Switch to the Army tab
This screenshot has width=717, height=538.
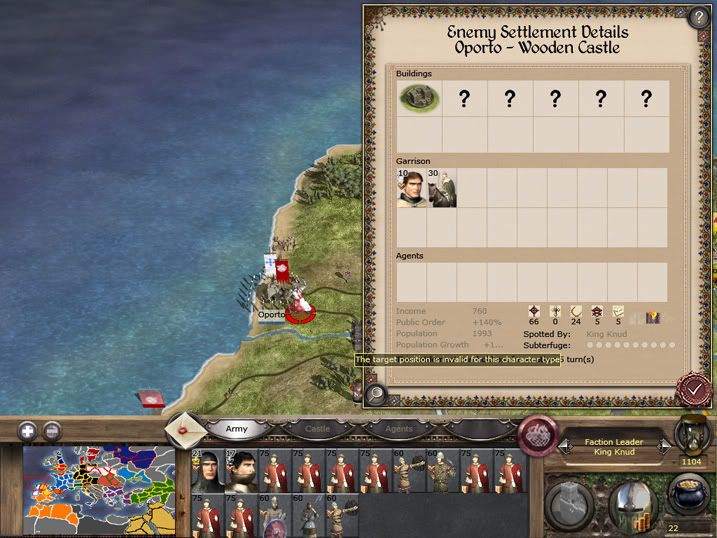point(237,429)
